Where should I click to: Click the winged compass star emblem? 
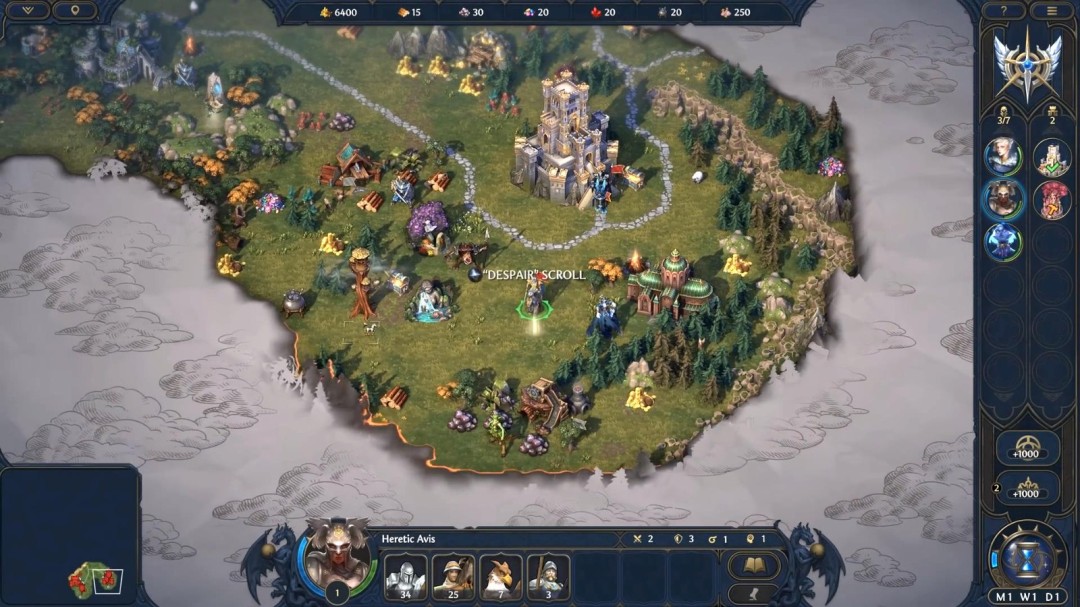1027,63
